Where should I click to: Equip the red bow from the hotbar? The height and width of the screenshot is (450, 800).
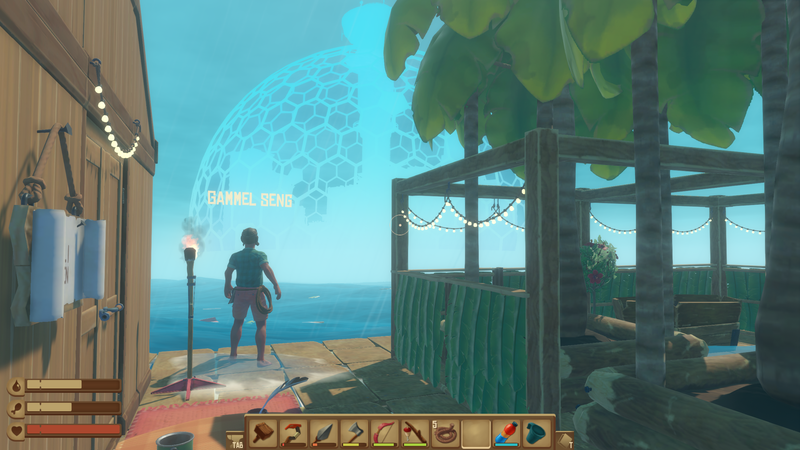pyautogui.click(x=385, y=433)
